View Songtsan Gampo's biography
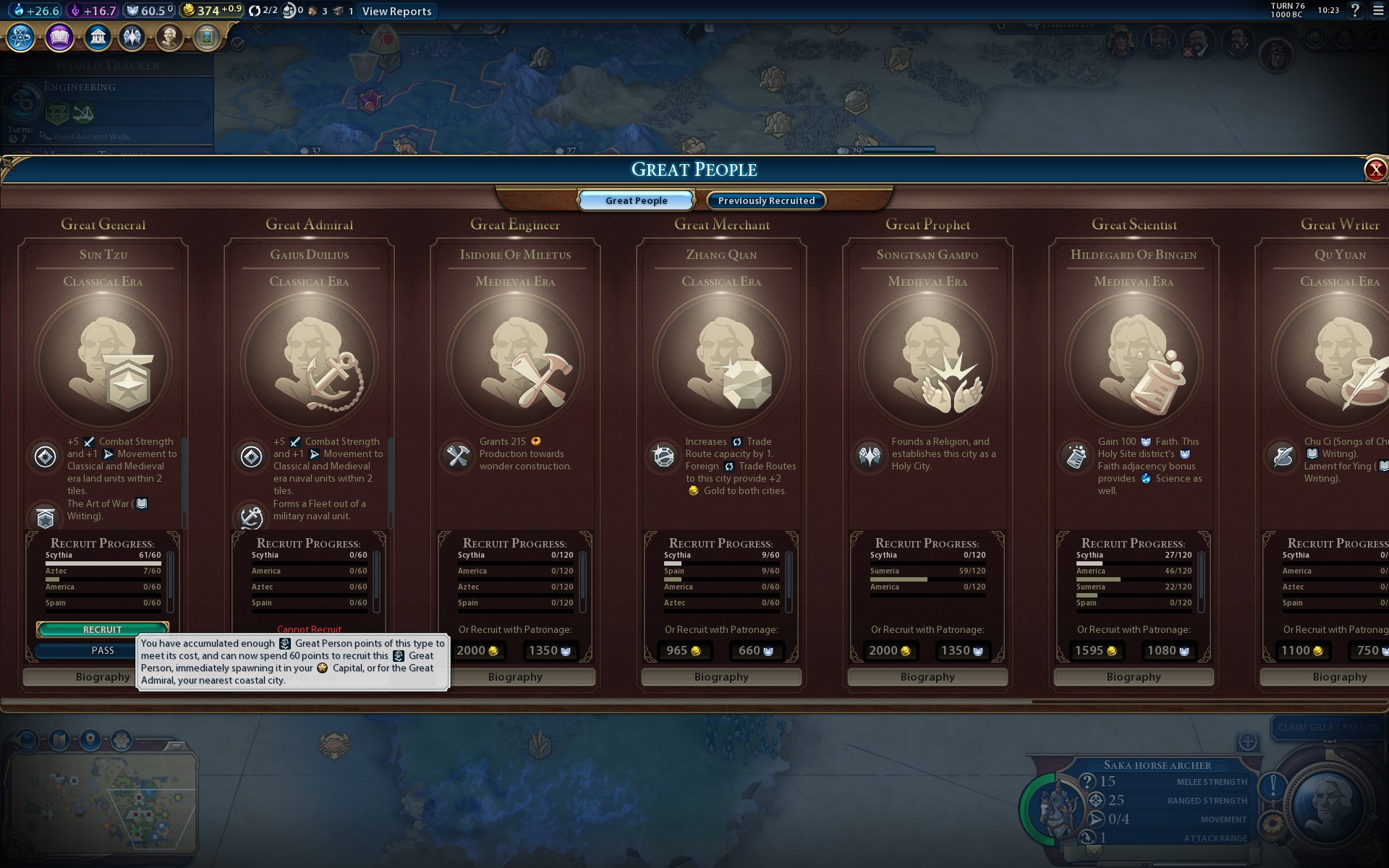The image size is (1389, 868). [927, 677]
